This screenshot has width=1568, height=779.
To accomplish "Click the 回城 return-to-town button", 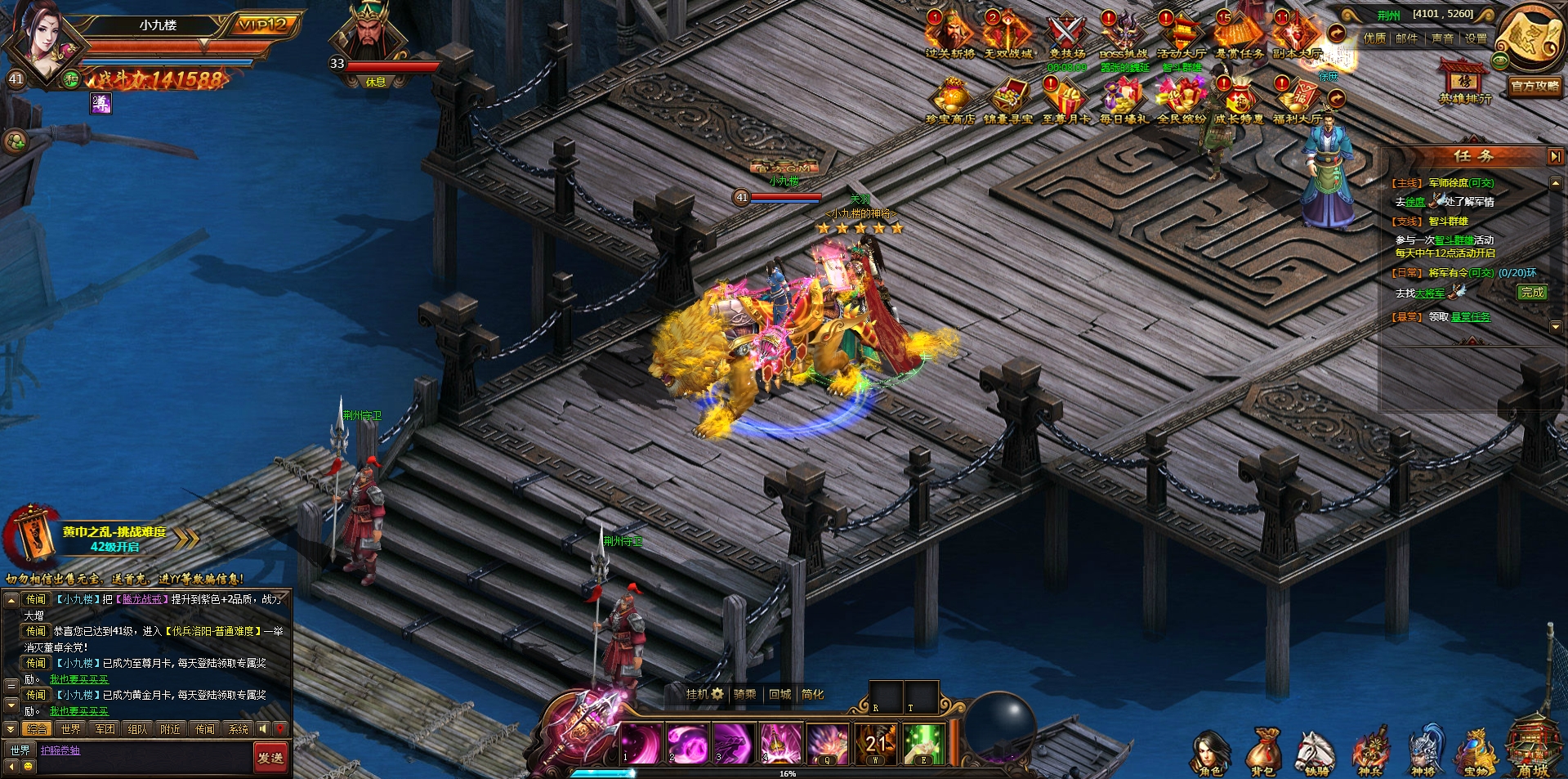I will [780, 694].
